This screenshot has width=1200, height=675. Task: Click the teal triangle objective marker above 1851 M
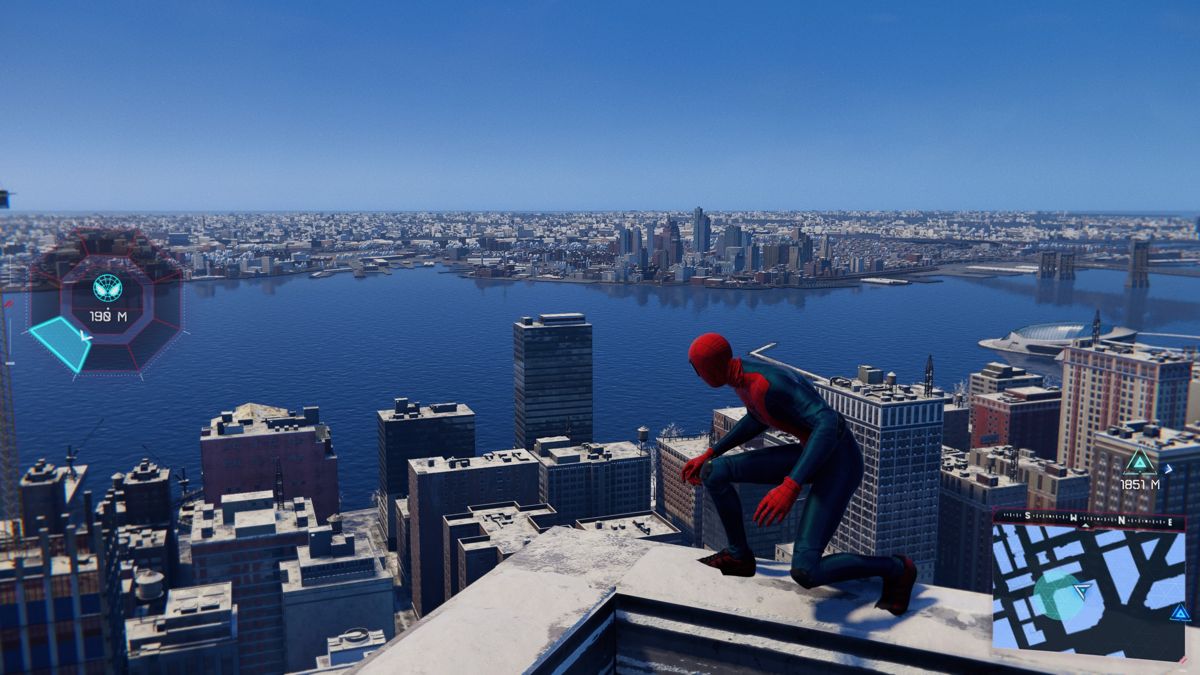tap(1139, 461)
